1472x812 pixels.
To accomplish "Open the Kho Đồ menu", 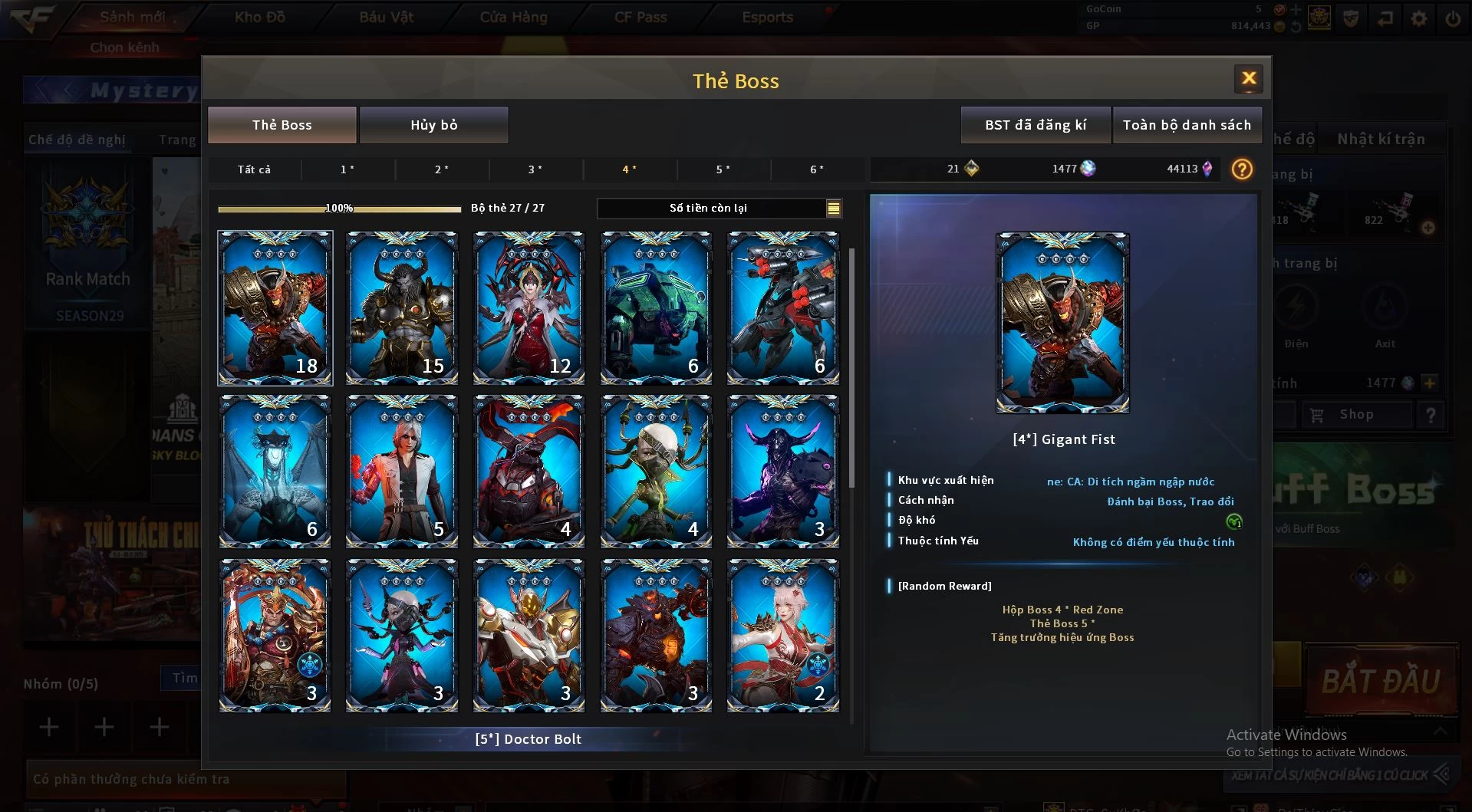I will pyautogui.click(x=259, y=17).
